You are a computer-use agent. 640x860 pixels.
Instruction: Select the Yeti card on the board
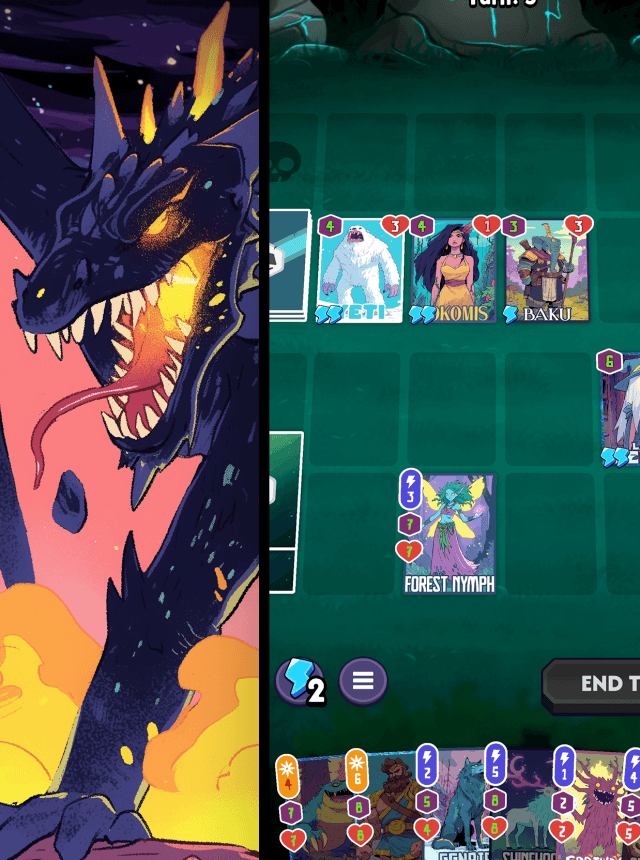click(x=360, y=270)
